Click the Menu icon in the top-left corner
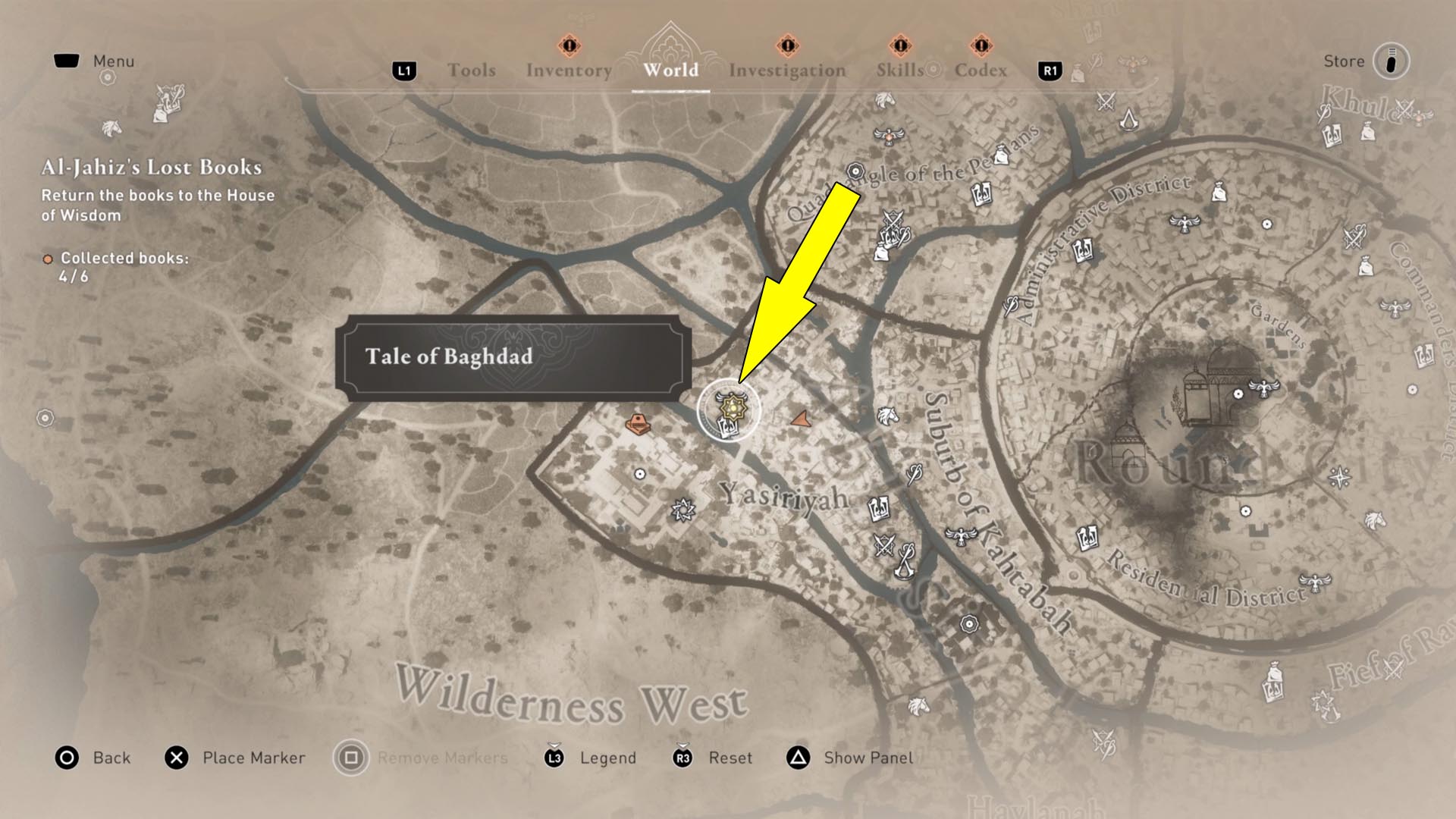 (68, 61)
